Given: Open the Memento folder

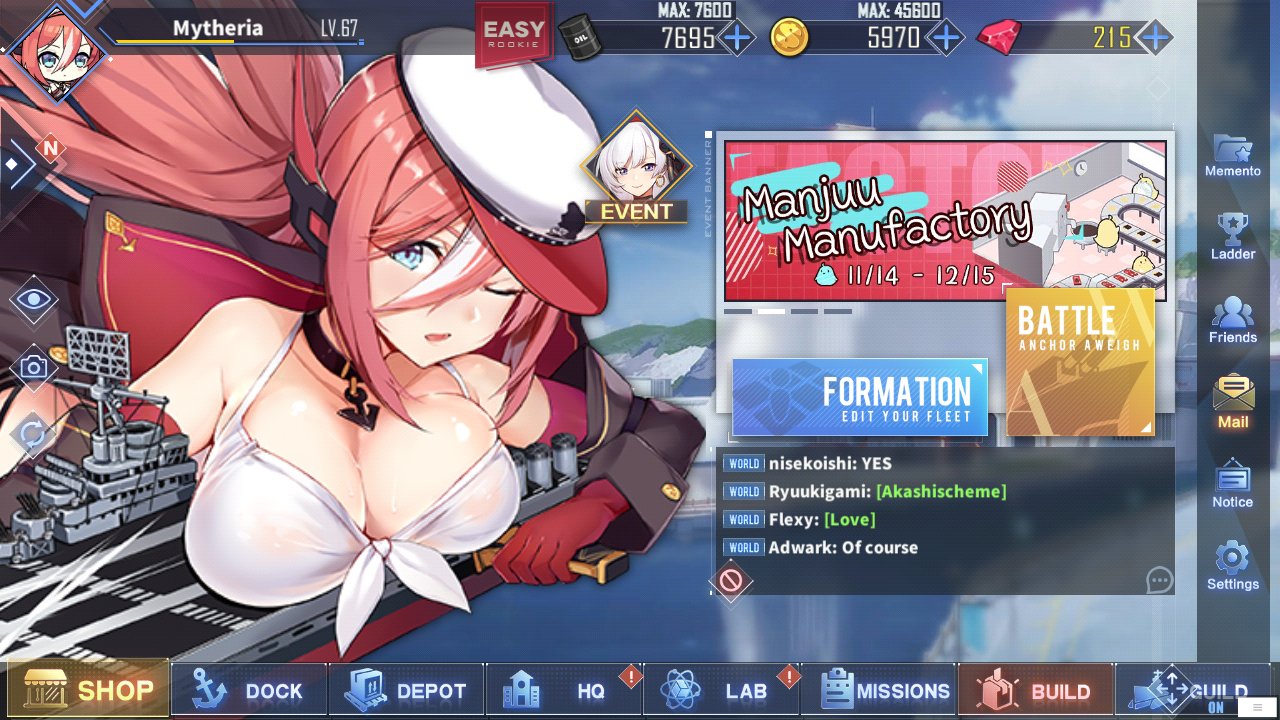Looking at the screenshot, I should click(1233, 156).
